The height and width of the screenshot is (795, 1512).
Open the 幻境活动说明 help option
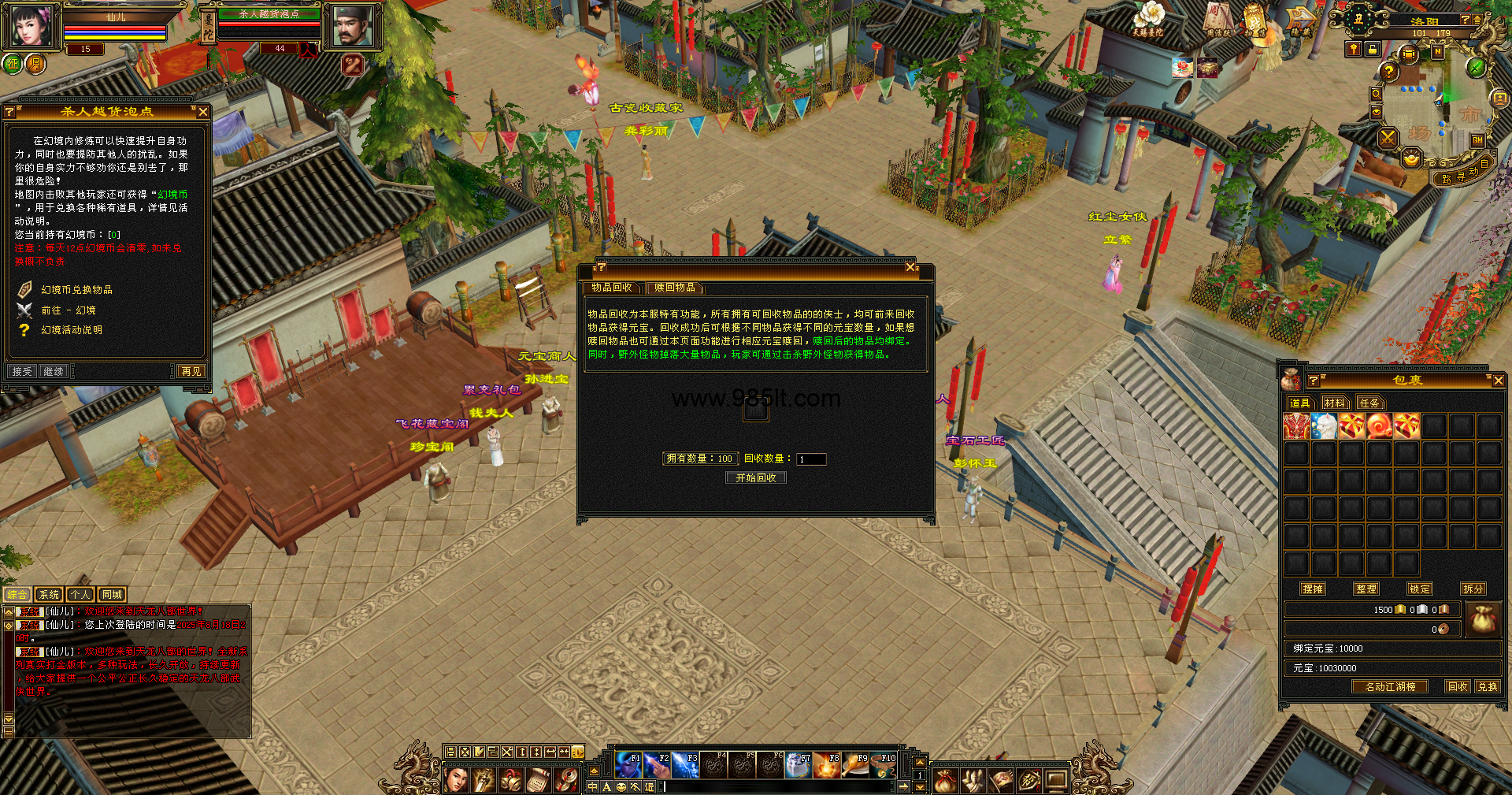71,330
